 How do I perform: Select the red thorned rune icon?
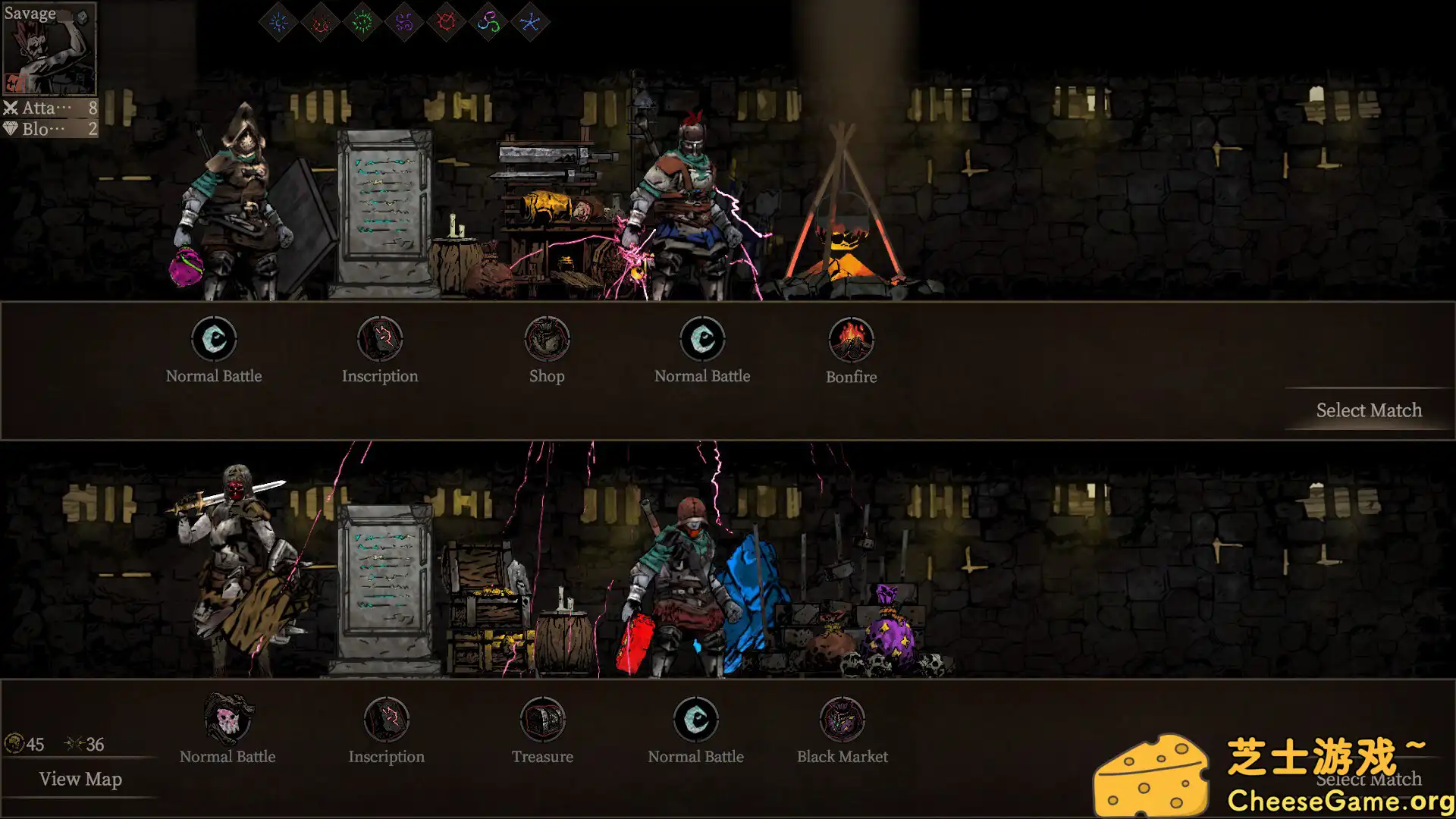coord(446,21)
